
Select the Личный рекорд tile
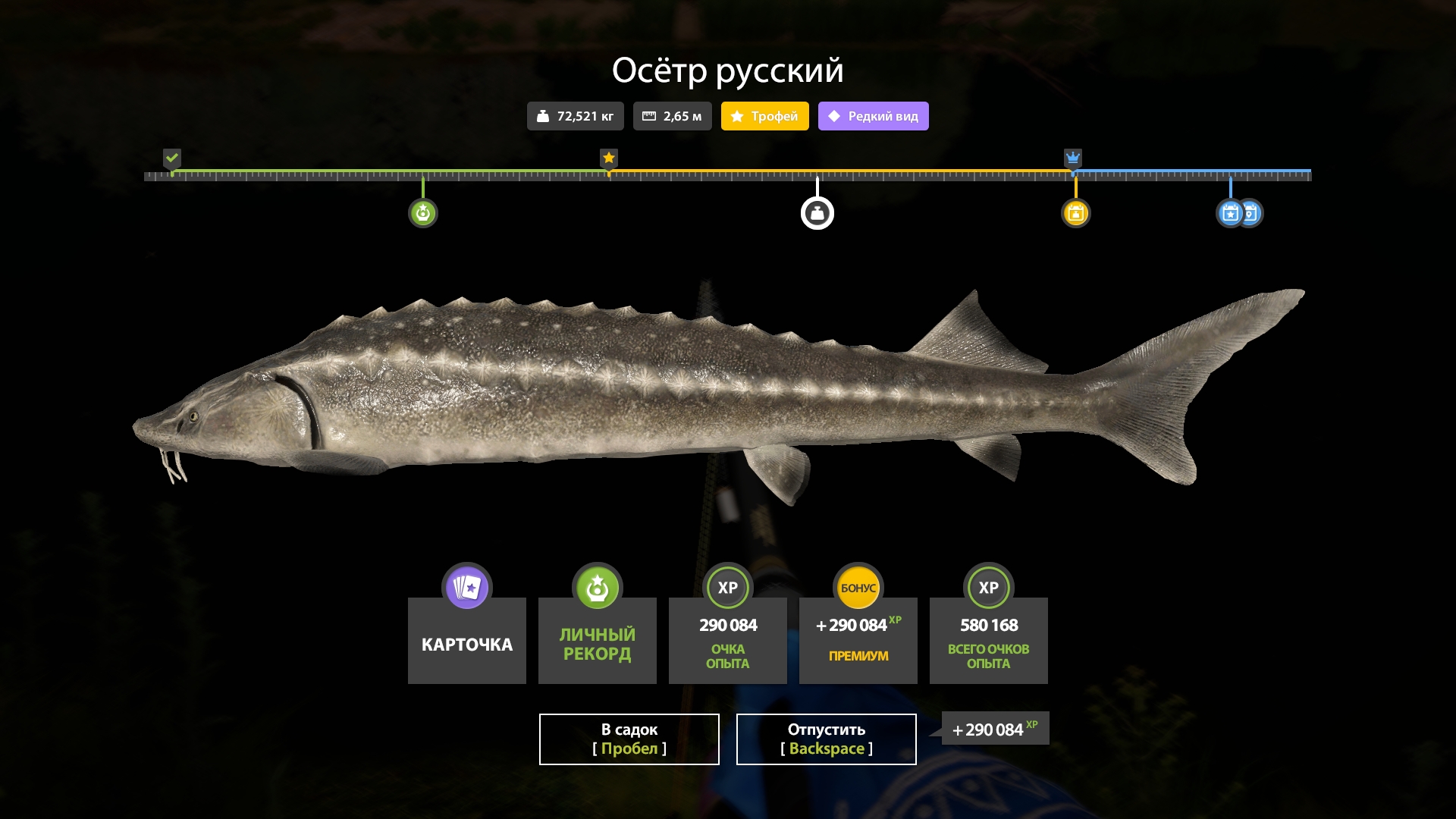pyautogui.click(x=597, y=639)
